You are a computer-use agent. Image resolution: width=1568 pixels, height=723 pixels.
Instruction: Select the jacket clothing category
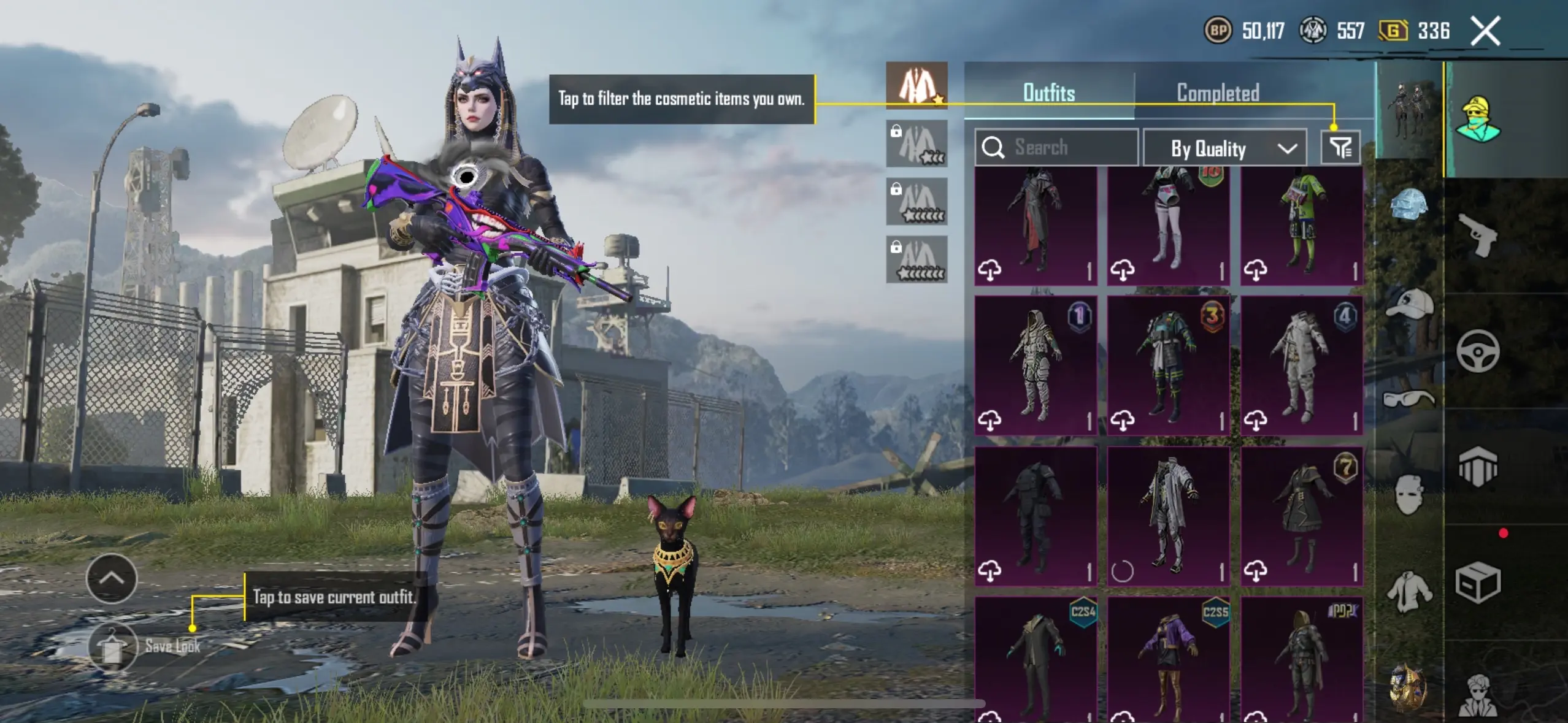(x=1409, y=592)
